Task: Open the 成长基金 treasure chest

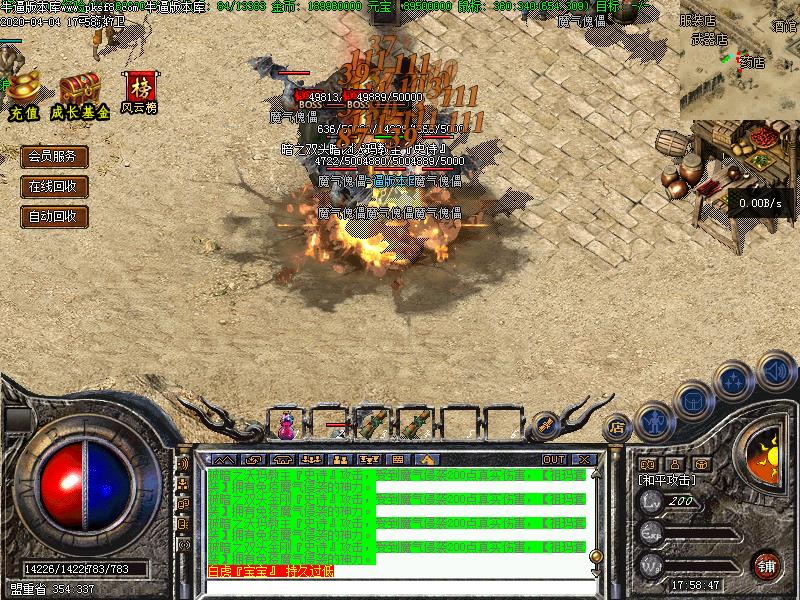Action: [78, 90]
